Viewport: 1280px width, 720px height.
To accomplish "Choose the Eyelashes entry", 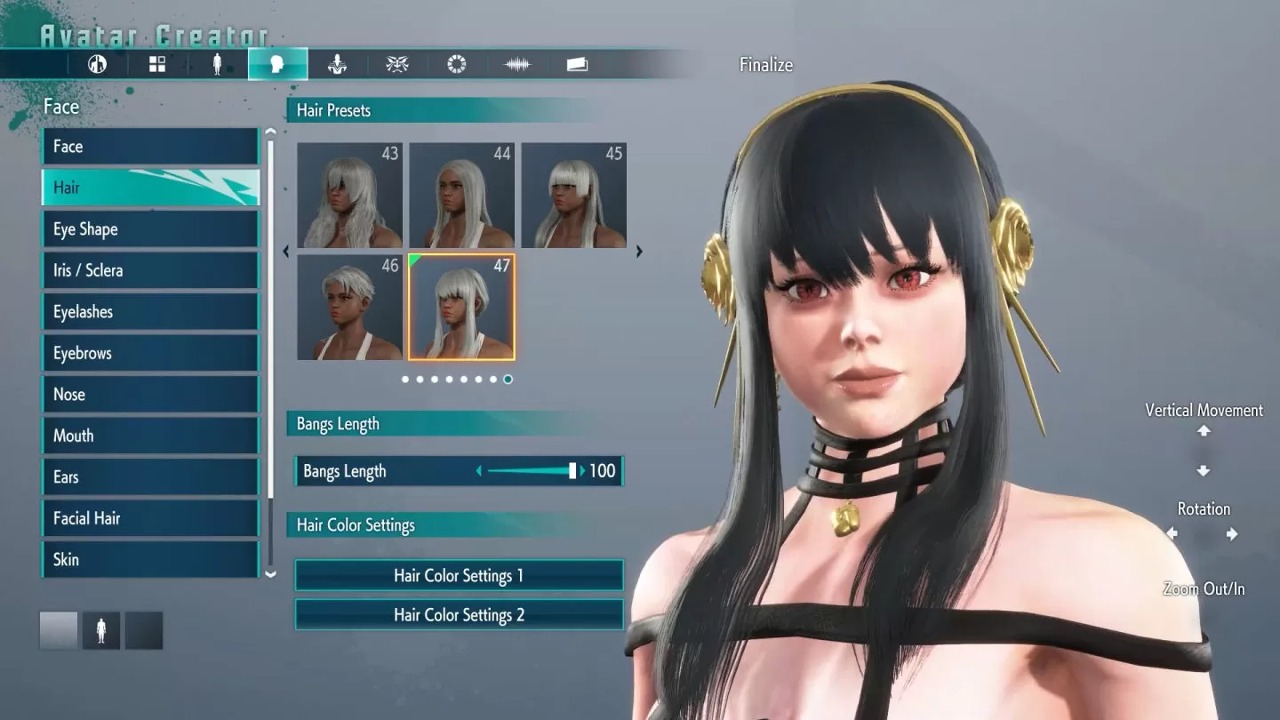I will click(x=150, y=312).
